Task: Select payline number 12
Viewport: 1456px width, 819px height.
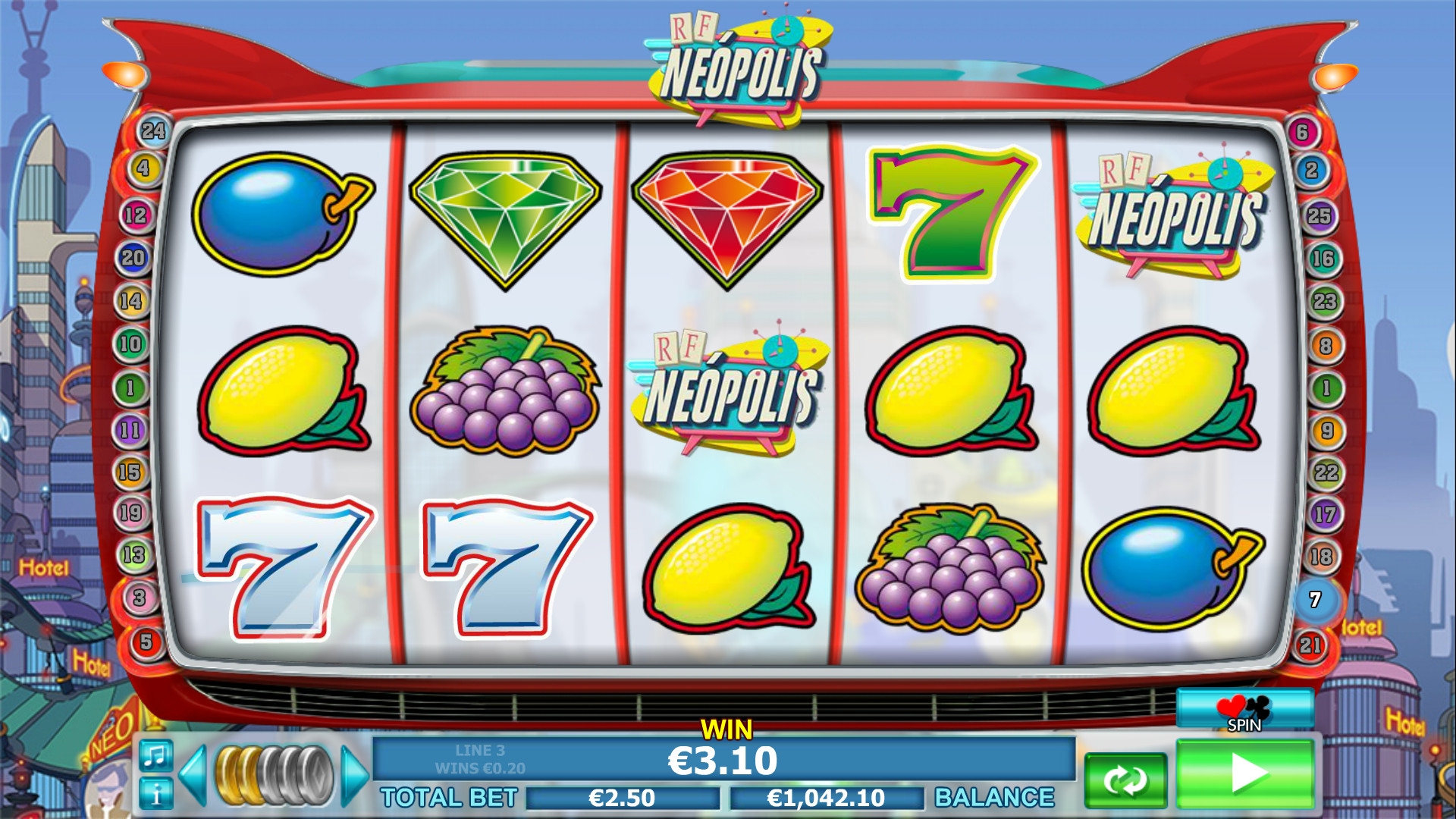Action: click(x=136, y=215)
